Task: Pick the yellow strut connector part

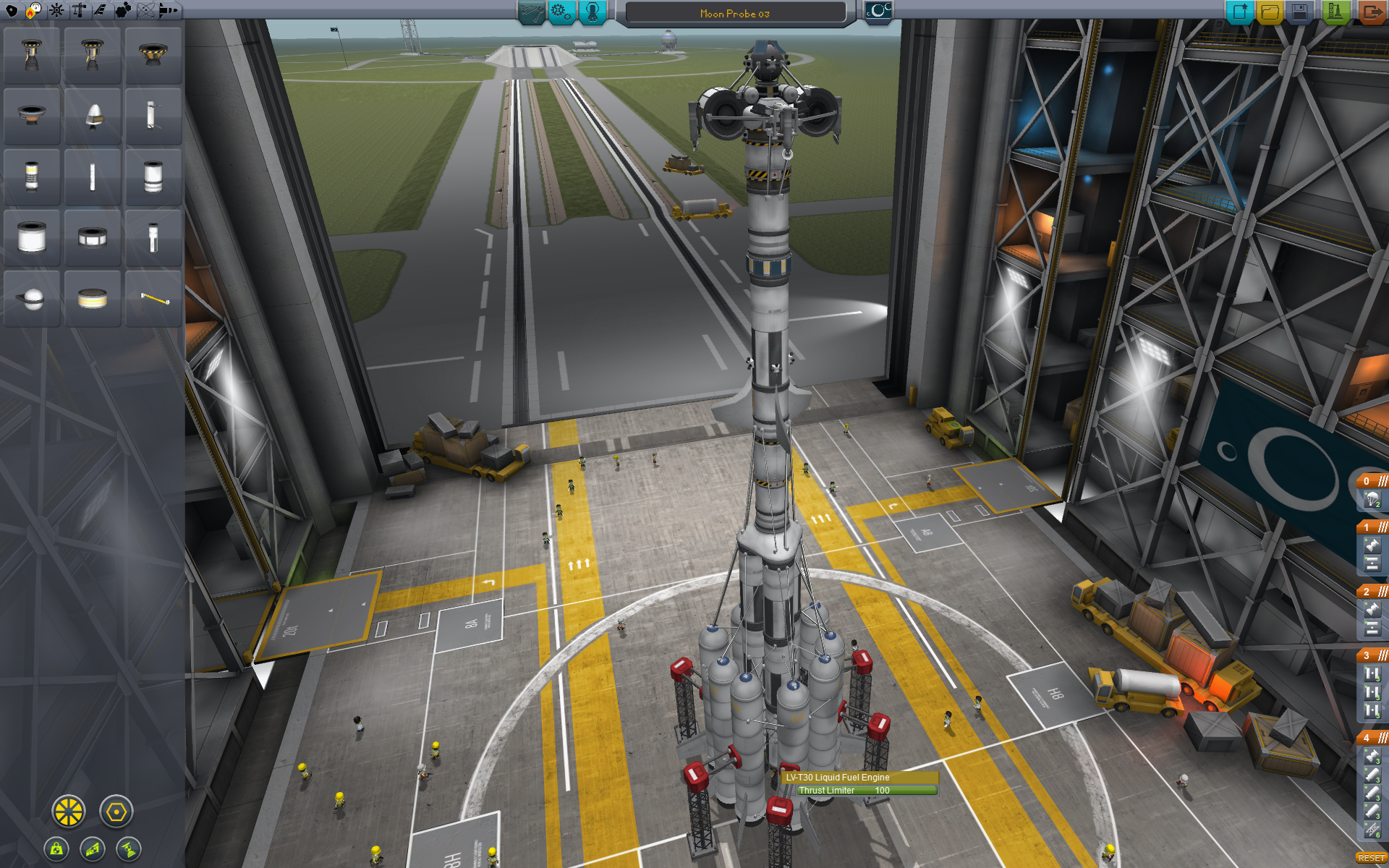Action: coord(153,298)
